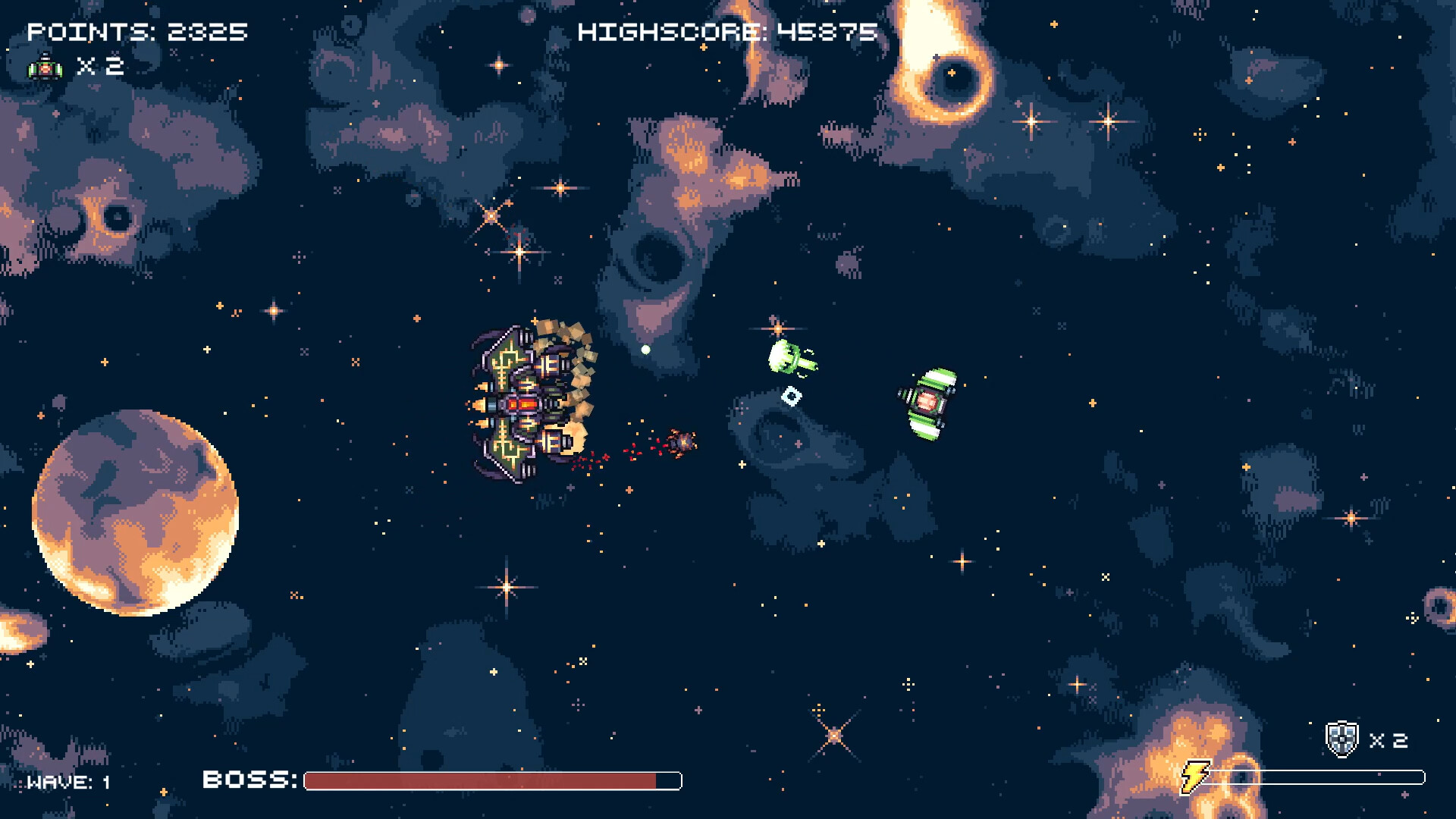Toggle the lives x2 indicator

95,67
